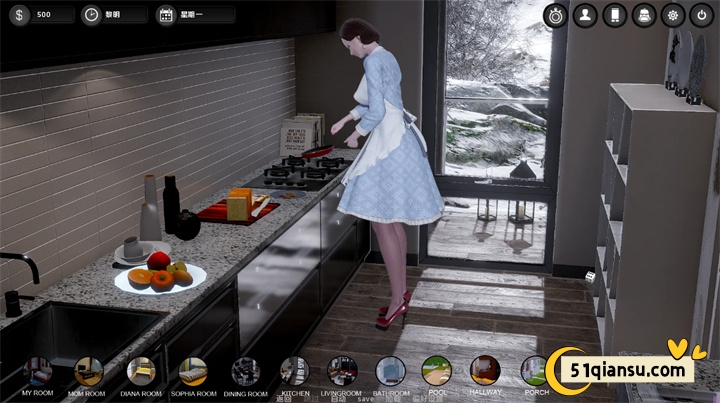Open the character profile icon
Image resolution: width=720 pixels, height=403 pixels.
coord(586,15)
